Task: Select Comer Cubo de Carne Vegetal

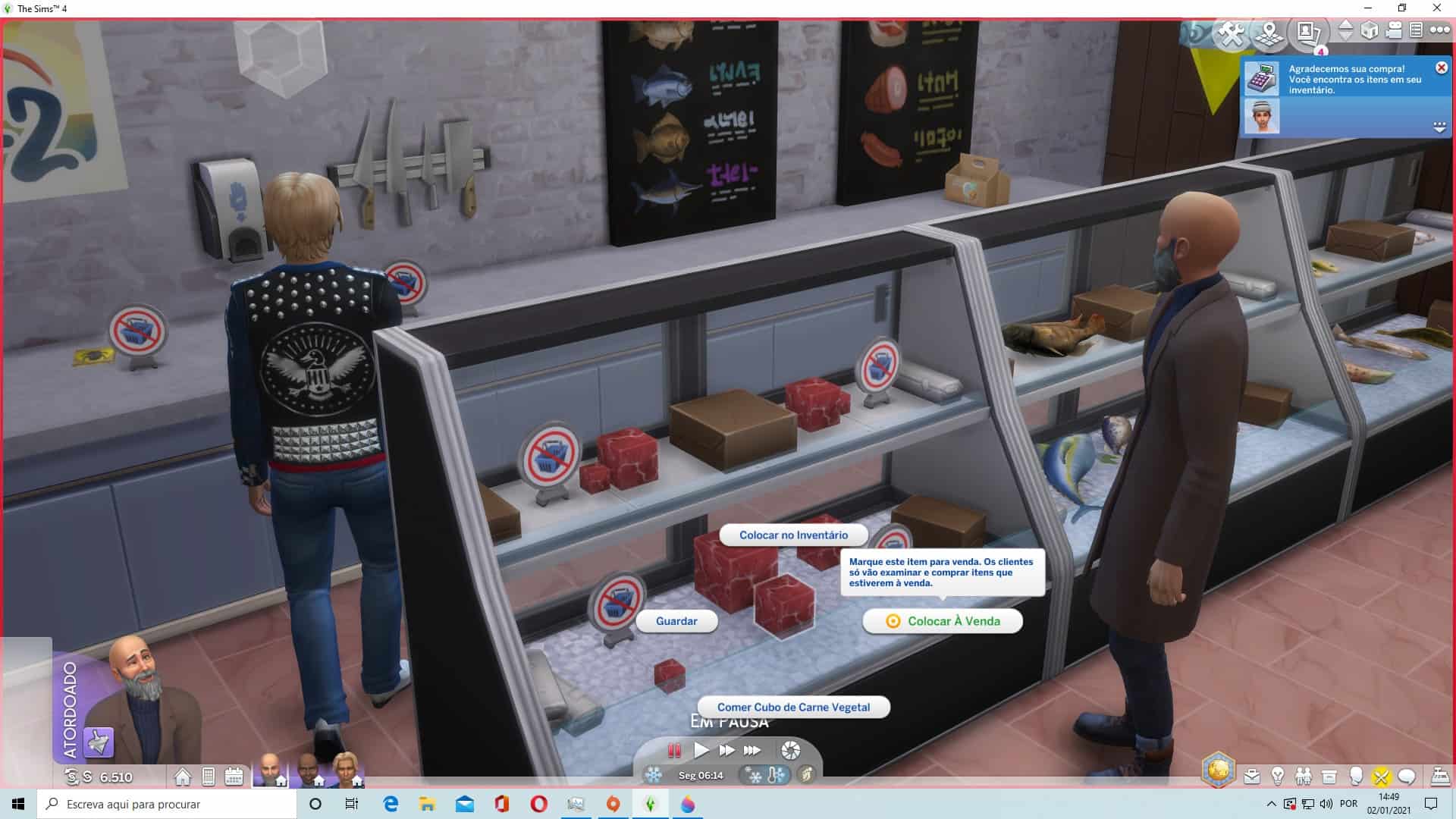Action: pyautogui.click(x=793, y=708)
